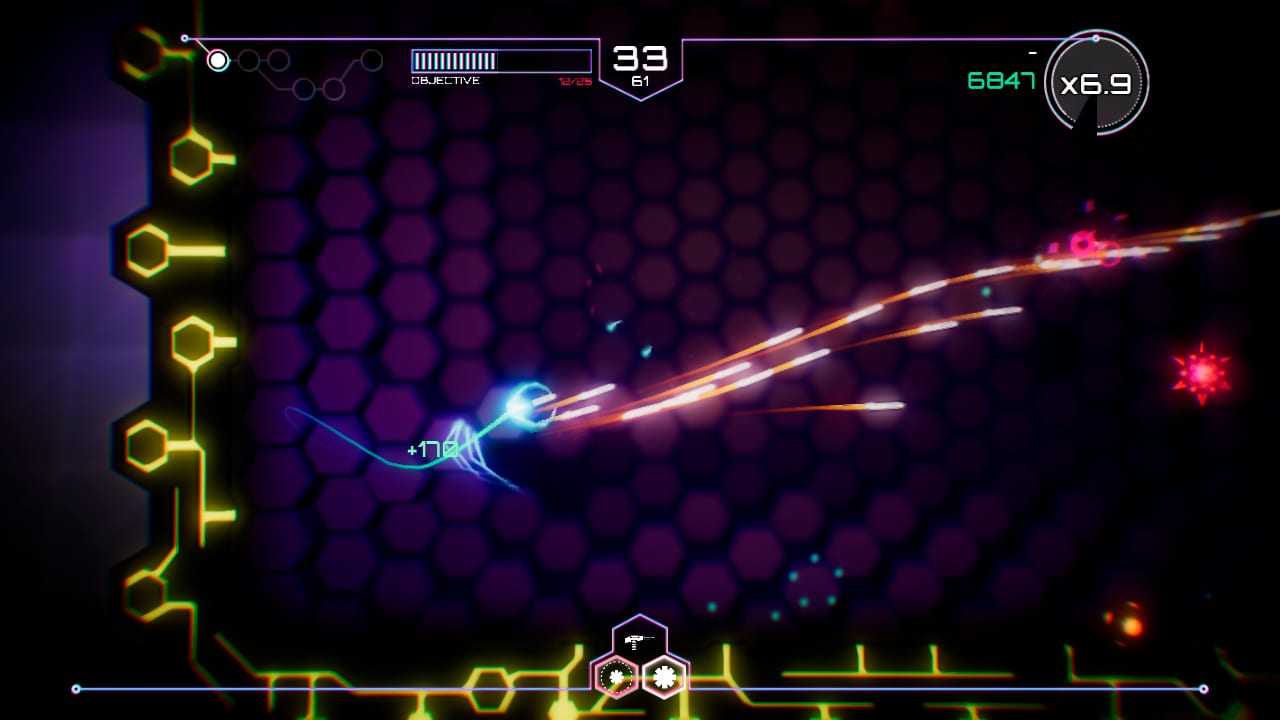Toggle the last node circle in level chain
1280x720 pixels.
(x=370, y=60)
